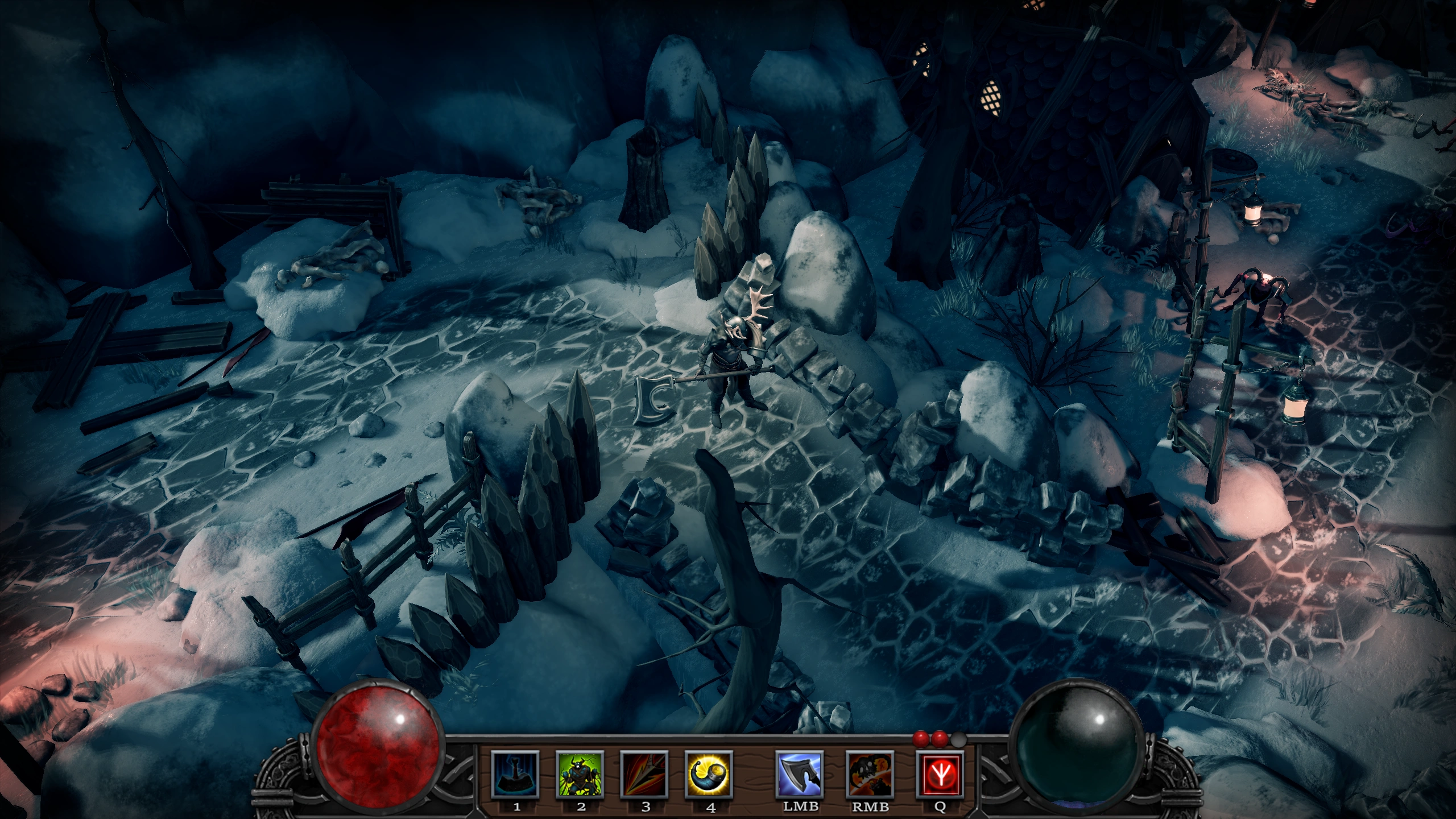Activate the red rune ability slot

[x=940, y=774]
